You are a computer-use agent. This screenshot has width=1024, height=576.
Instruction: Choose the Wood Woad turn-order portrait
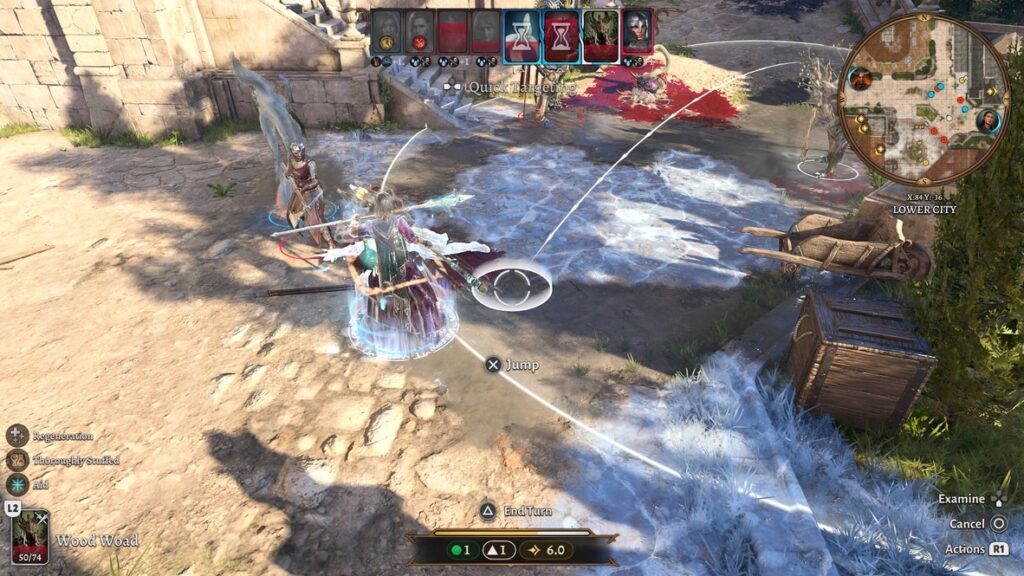pyautogui.click(x=600, y=32)
